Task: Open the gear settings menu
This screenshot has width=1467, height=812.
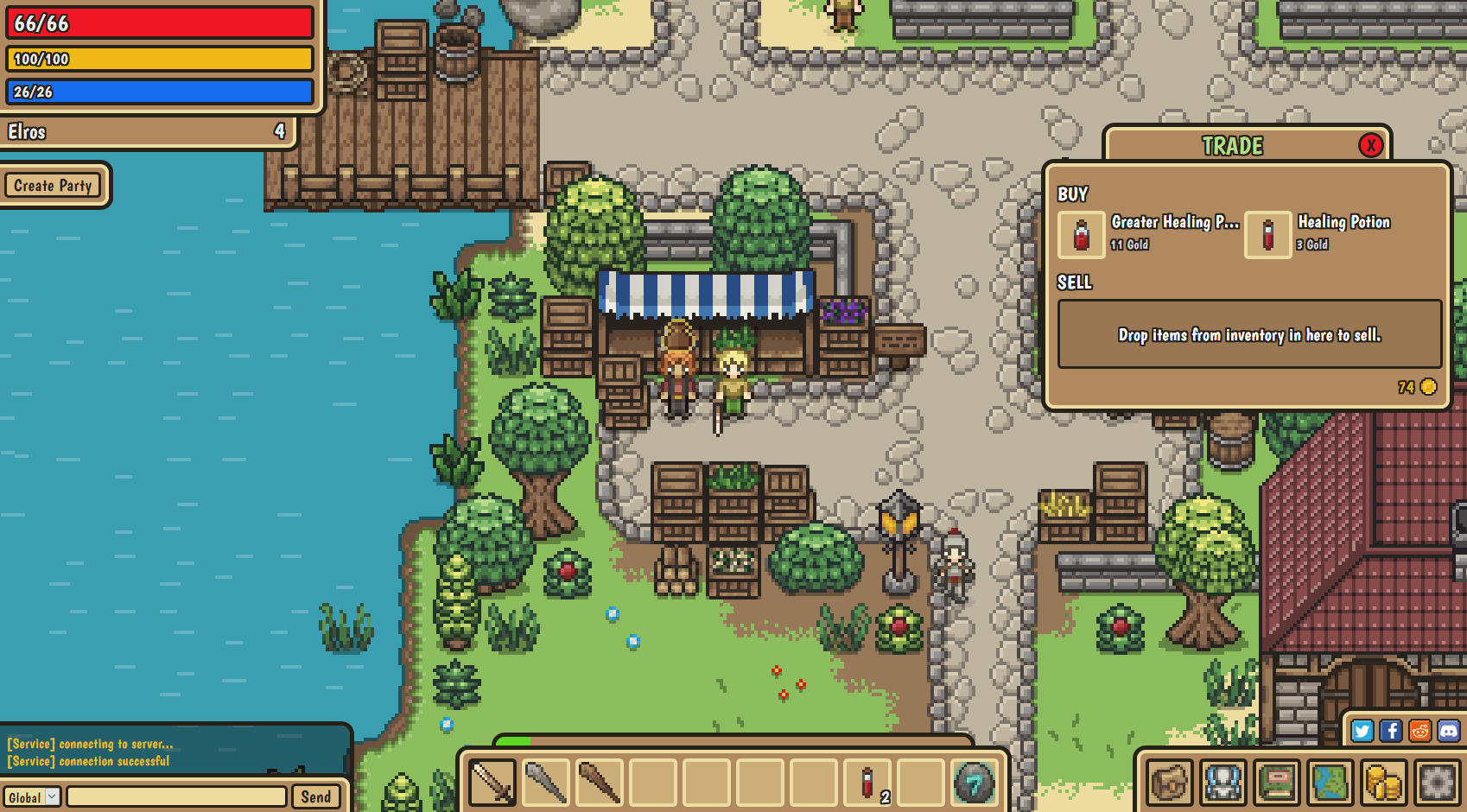Action: pos(1437,783)
